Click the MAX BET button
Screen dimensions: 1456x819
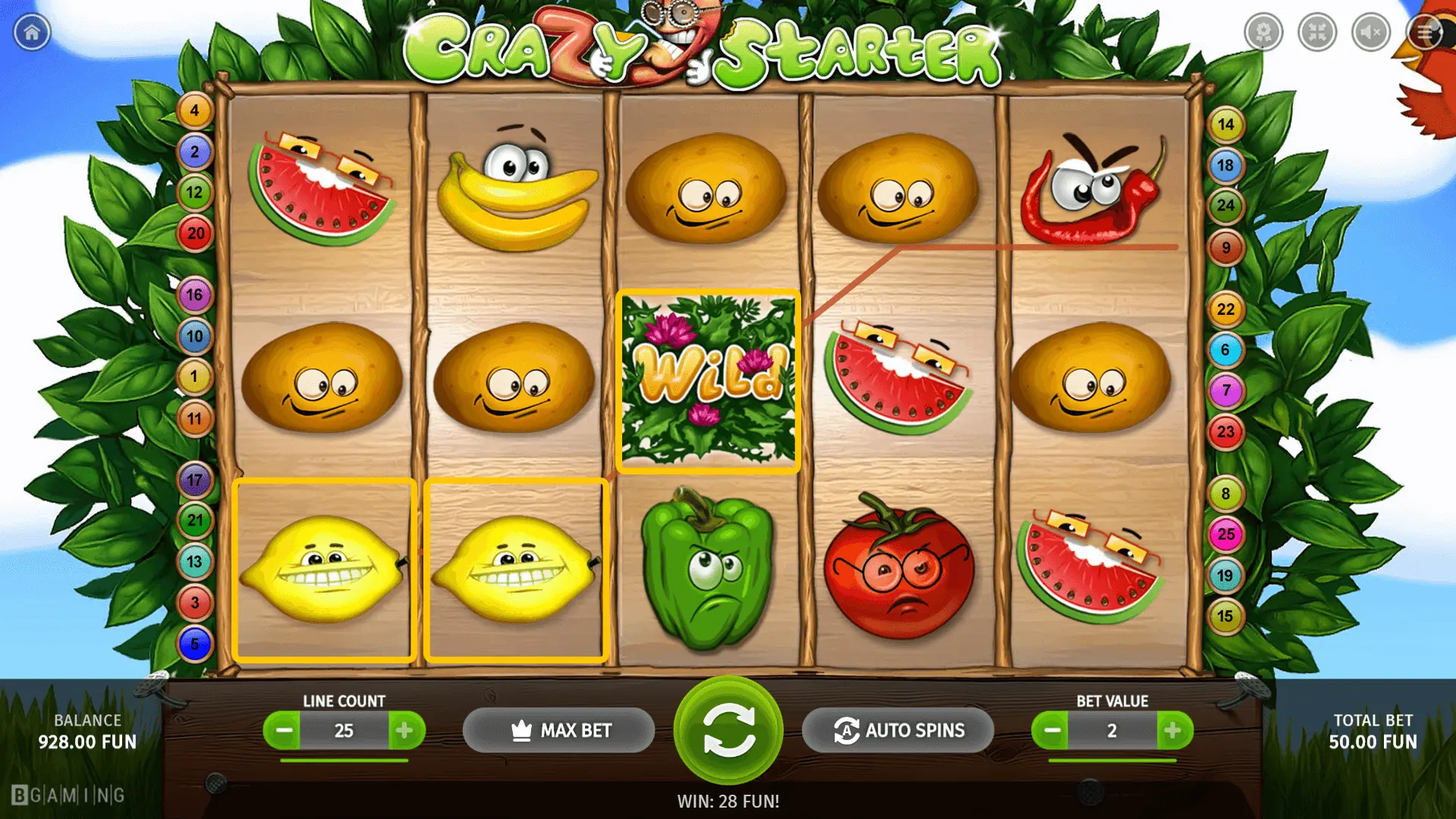(x=558, y=730)
